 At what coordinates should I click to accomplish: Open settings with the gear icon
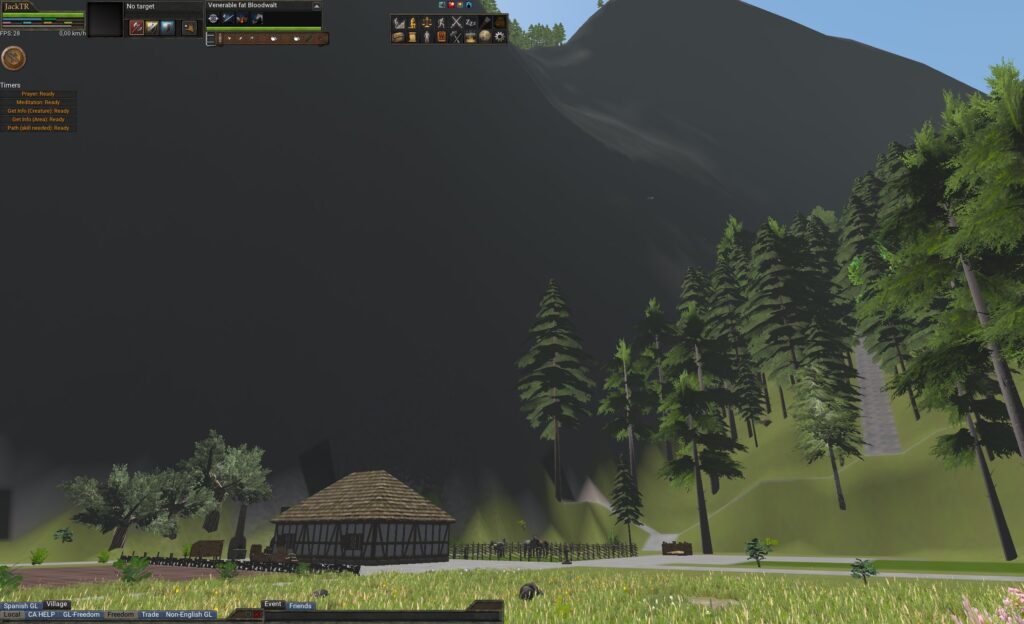click(499, 36)
